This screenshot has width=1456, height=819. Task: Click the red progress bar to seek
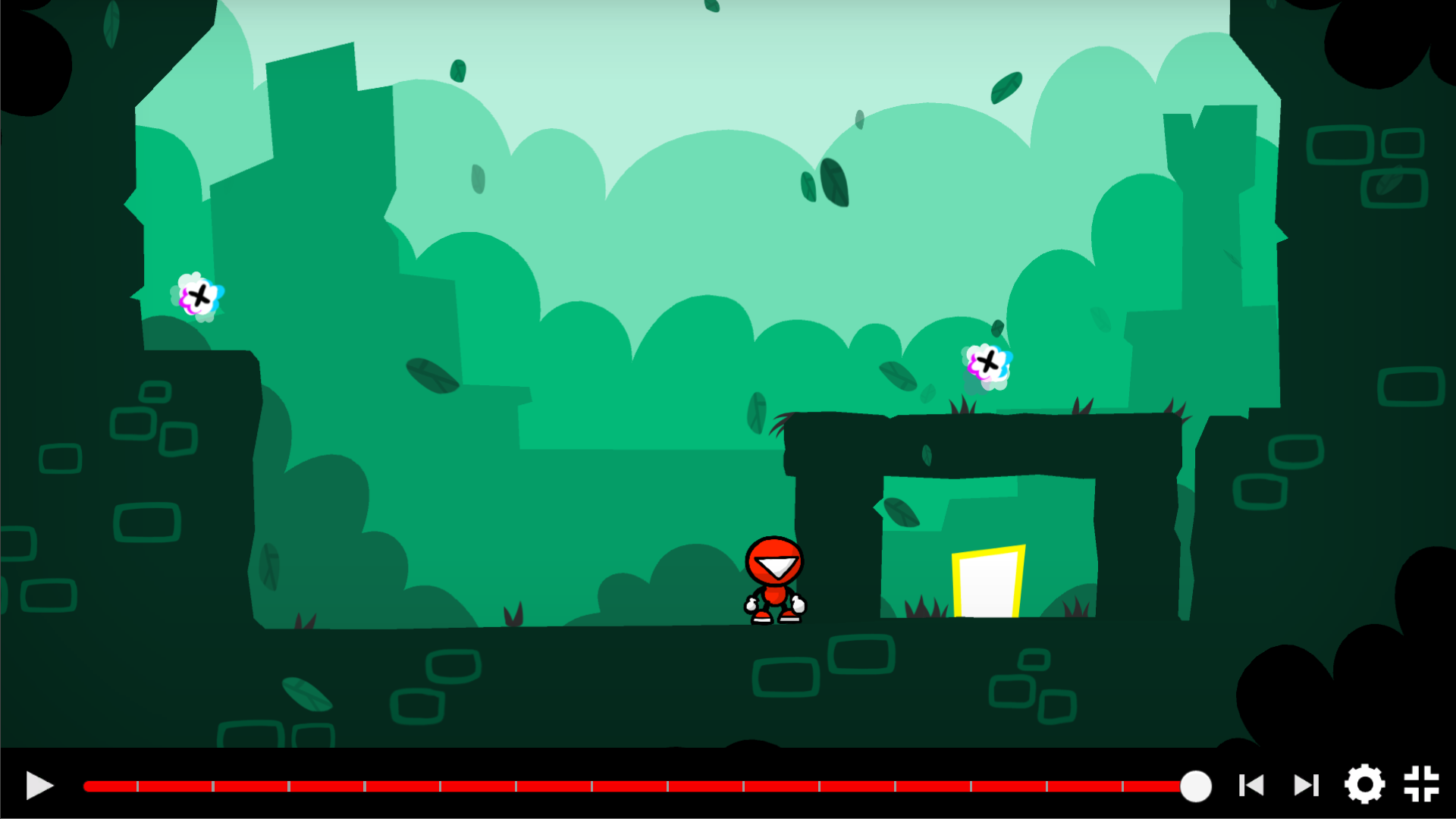[x=607, y=787]
